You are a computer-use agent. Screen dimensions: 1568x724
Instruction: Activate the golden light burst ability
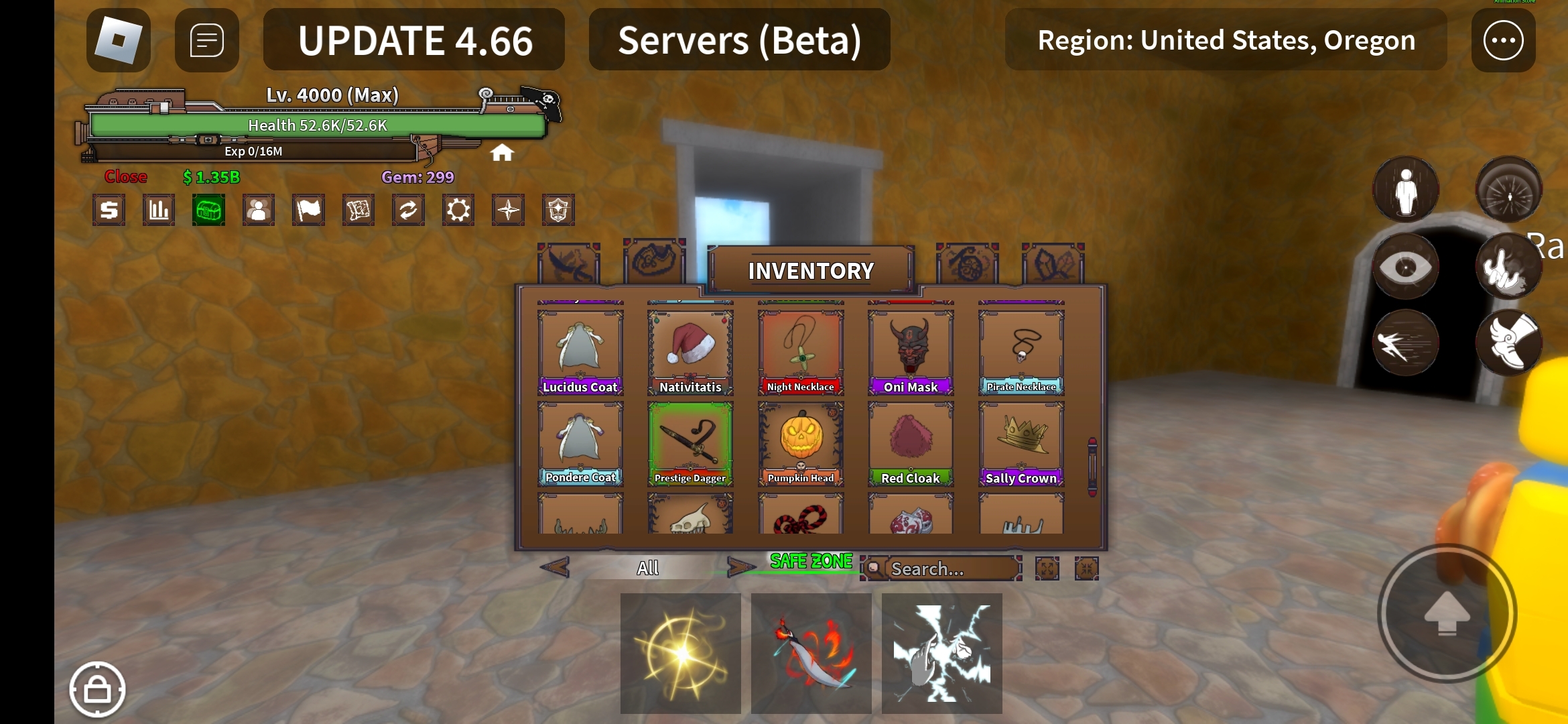[x=681, y=653]
